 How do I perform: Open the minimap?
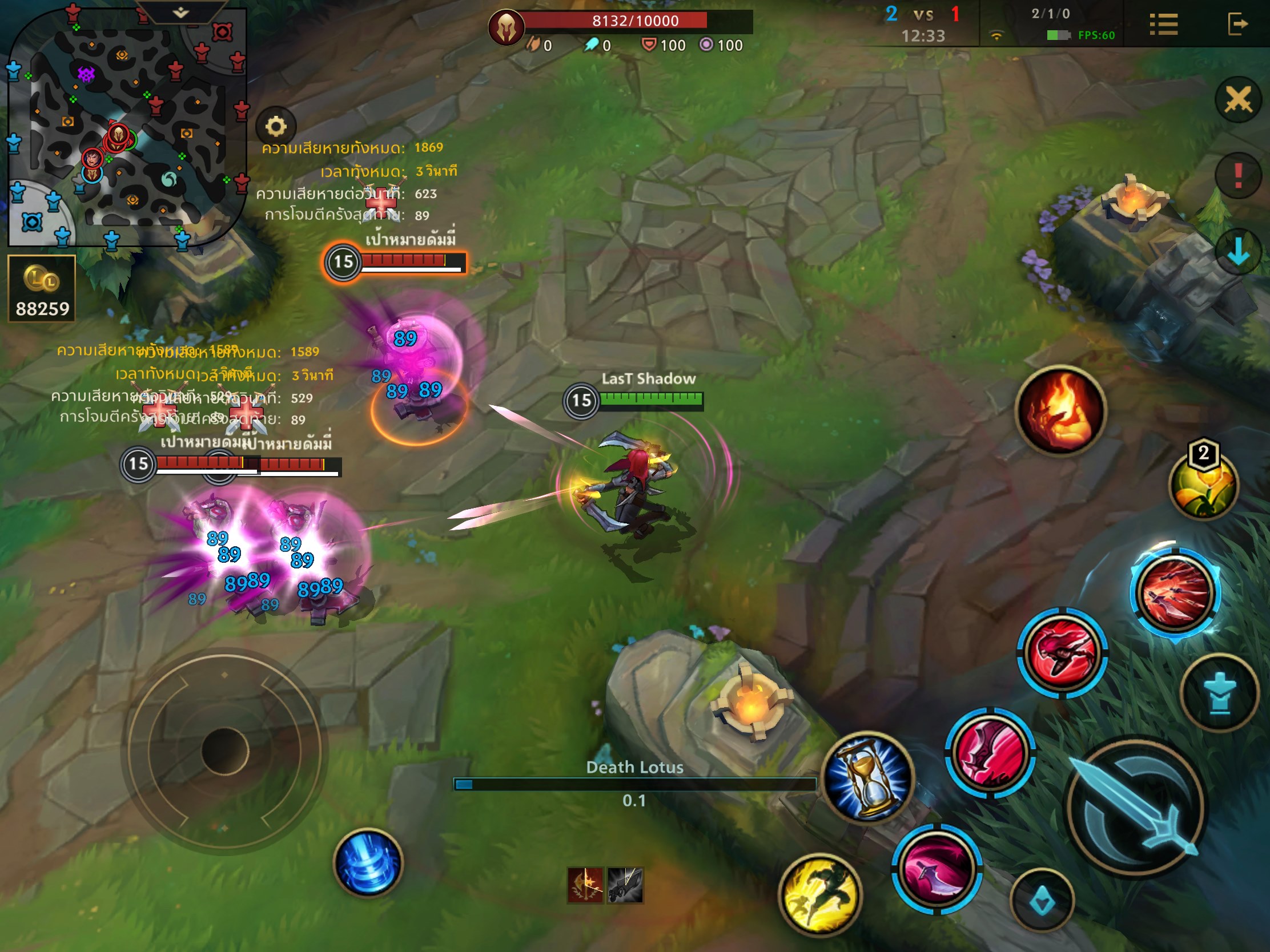[126, 126]
